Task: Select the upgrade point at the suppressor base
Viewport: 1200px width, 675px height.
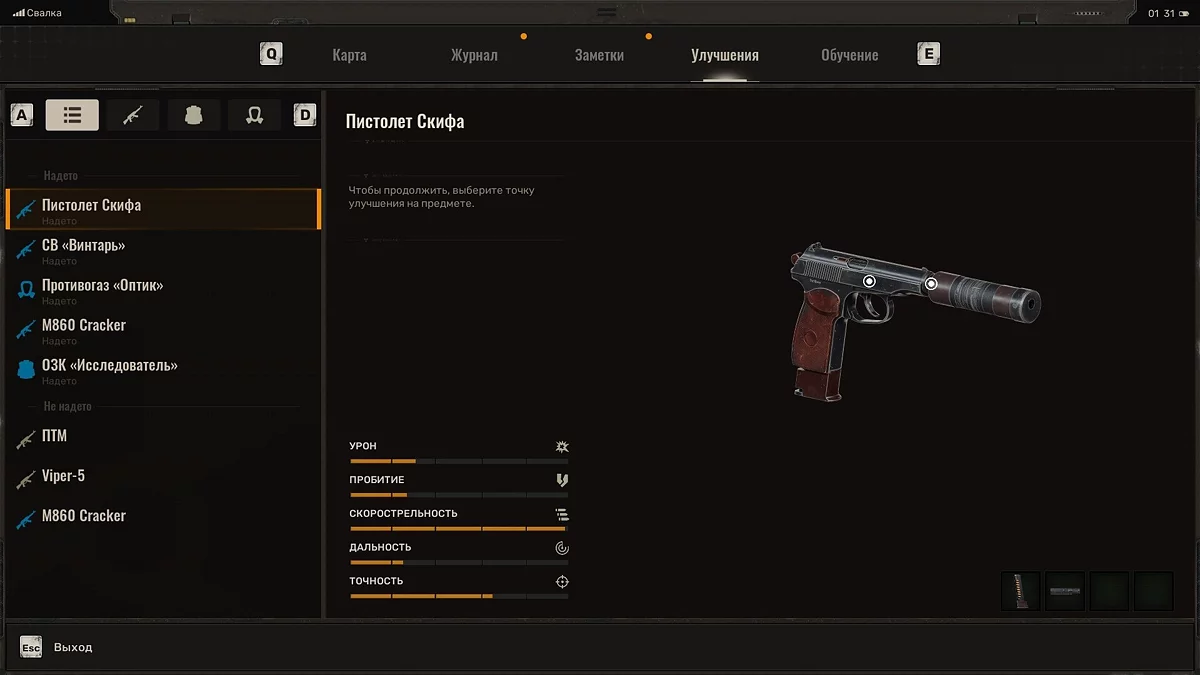Action: (x=931, y=284)
